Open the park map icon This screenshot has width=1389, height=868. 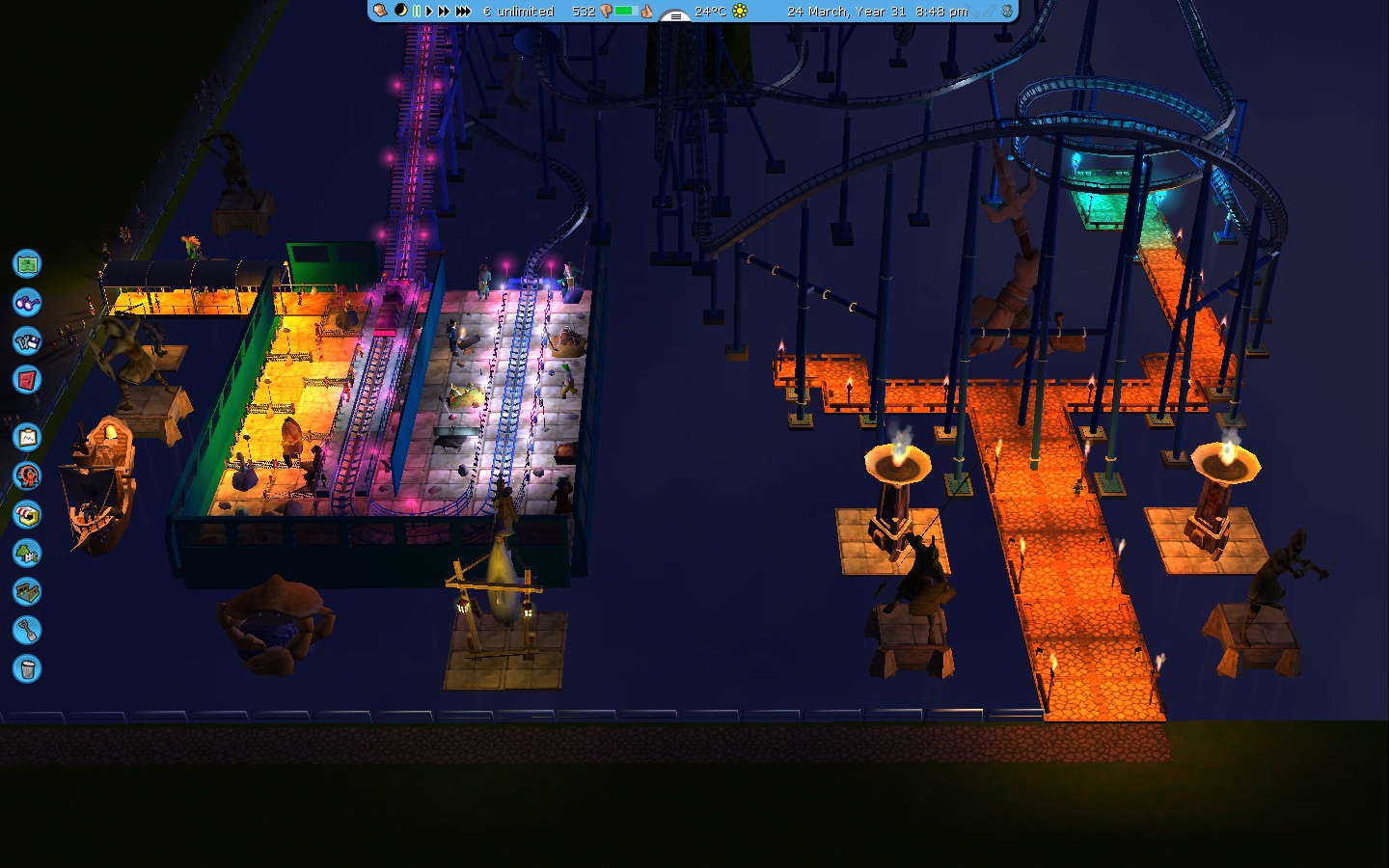(x=27, y=263)
